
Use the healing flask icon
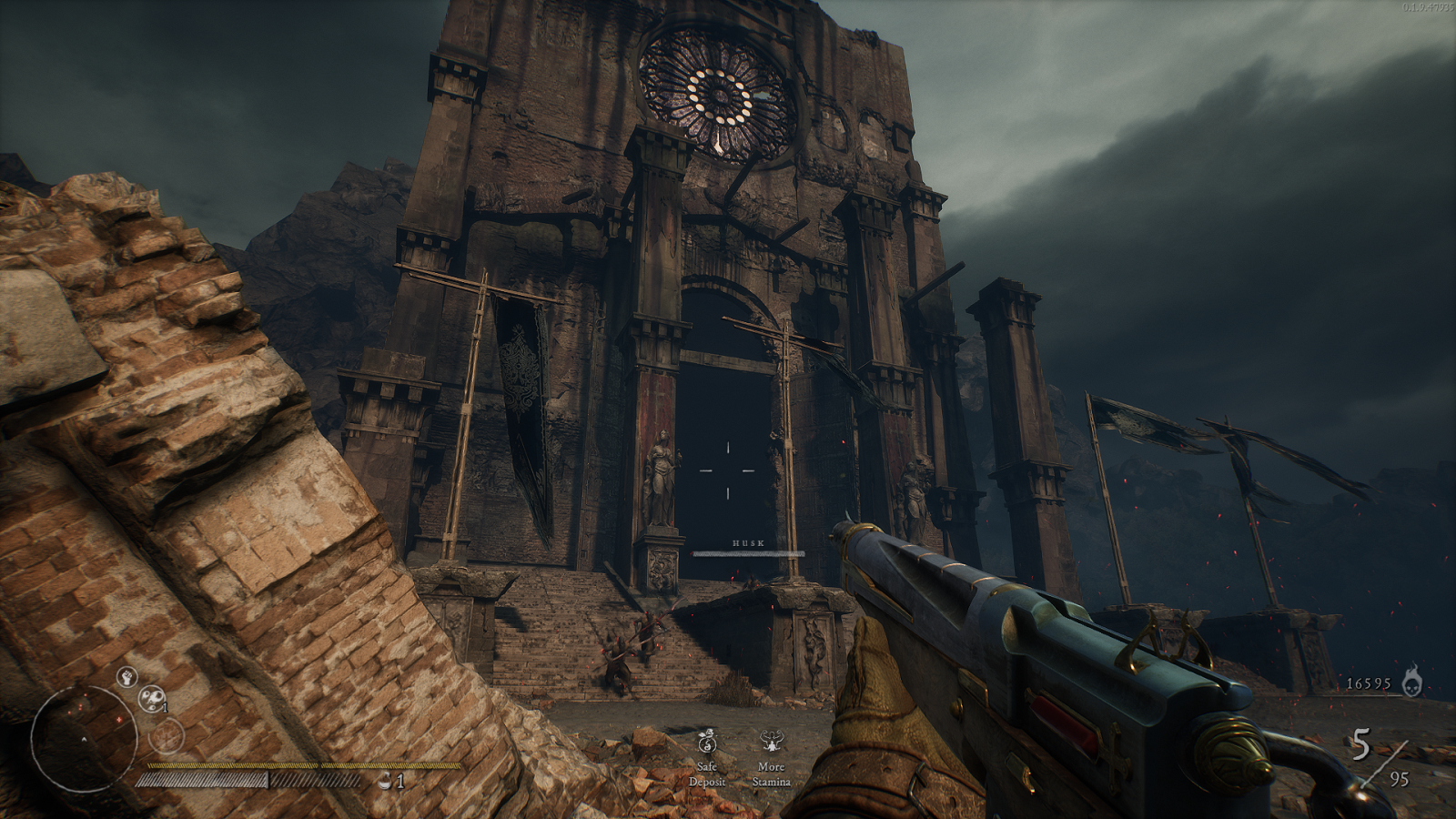coord(387,780)
